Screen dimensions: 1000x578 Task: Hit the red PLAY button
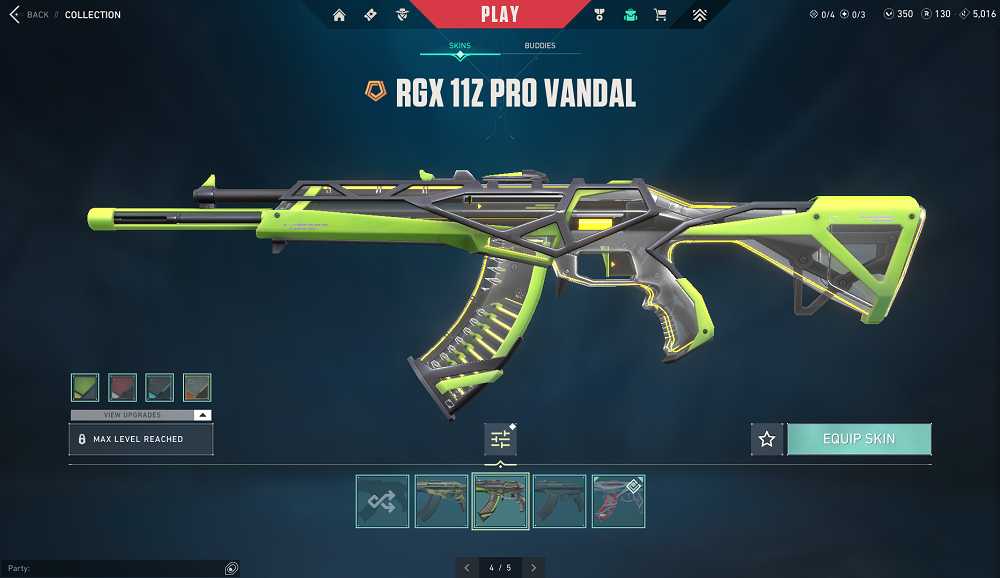499,15
